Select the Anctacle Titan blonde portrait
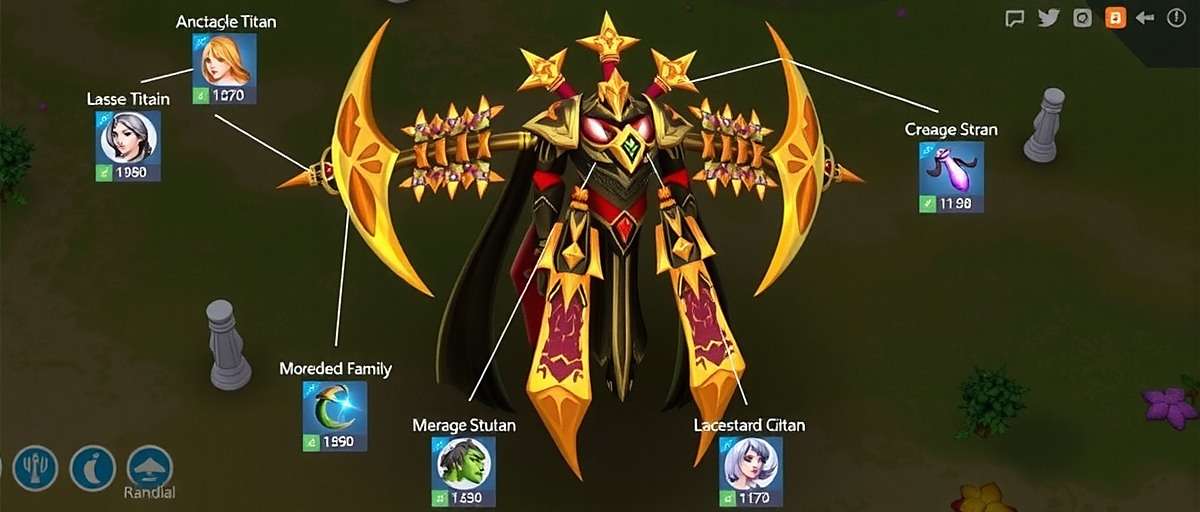 pyautogui.click(x=224, y=62)
